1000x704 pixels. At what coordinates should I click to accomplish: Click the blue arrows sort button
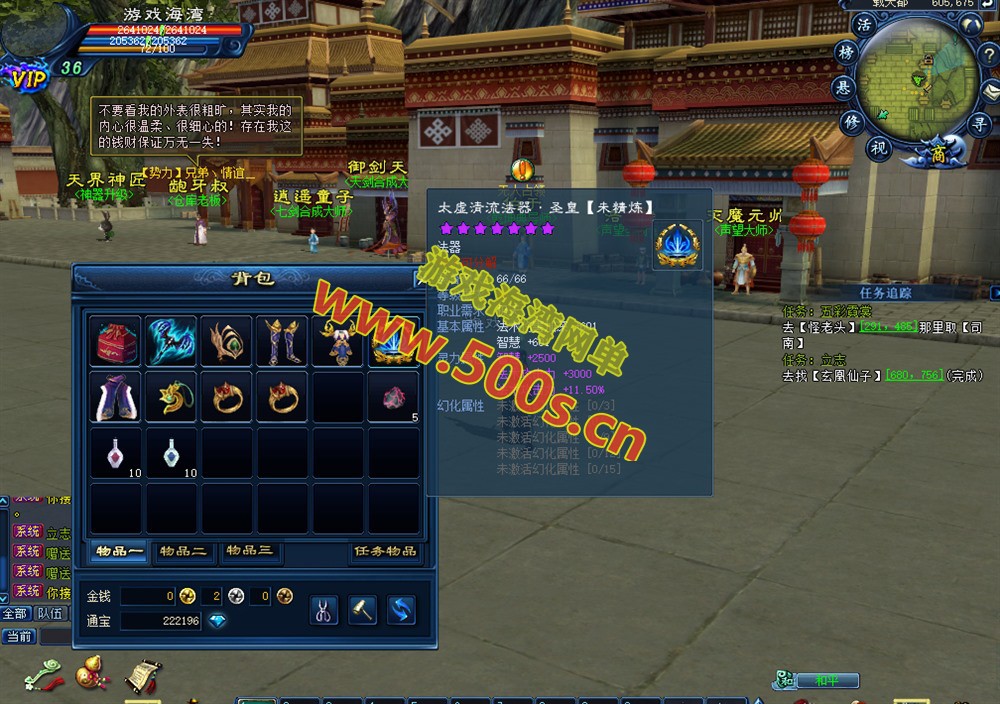(x=401, y=609)
